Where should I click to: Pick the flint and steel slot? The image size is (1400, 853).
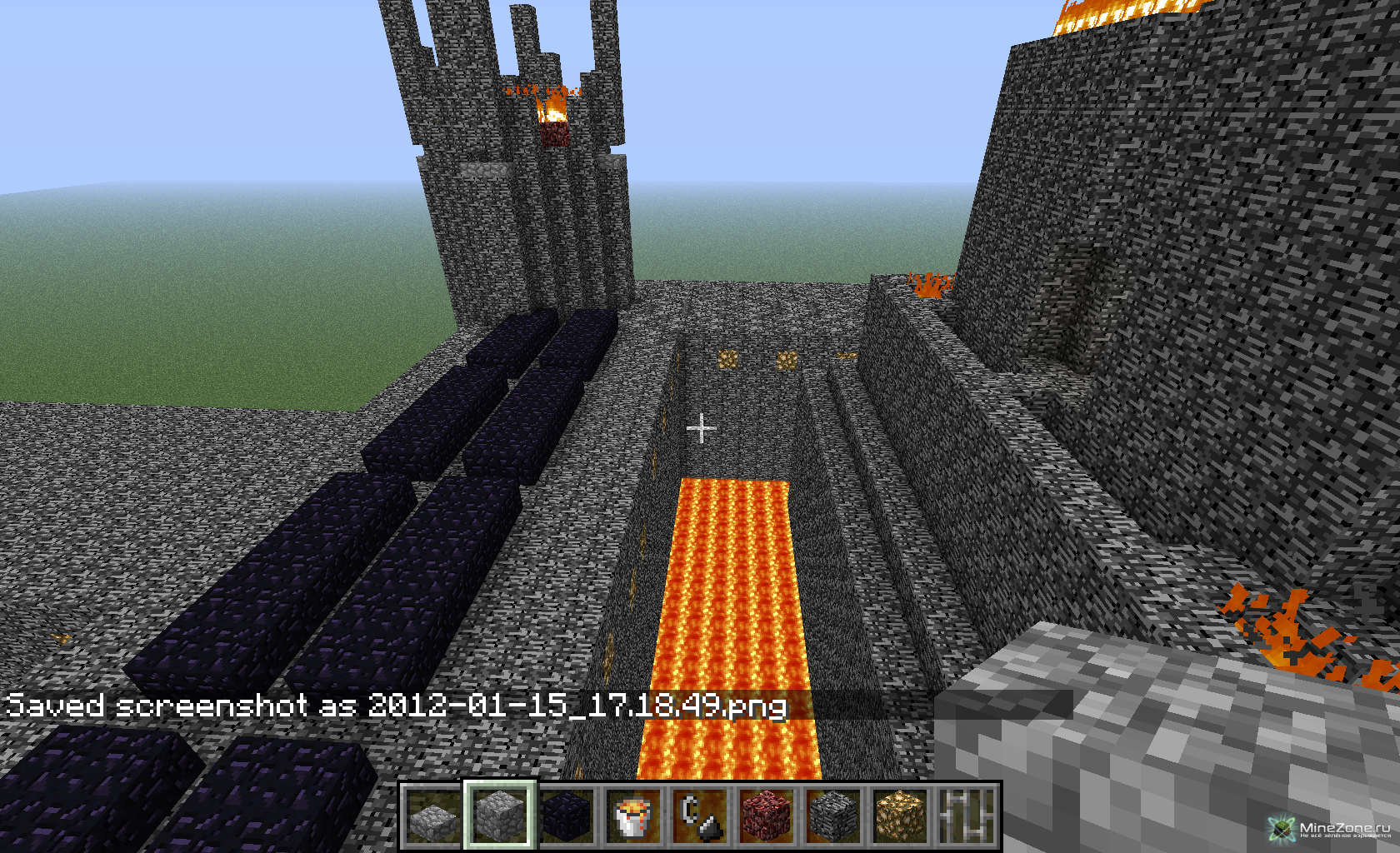[x=700, y=816]
